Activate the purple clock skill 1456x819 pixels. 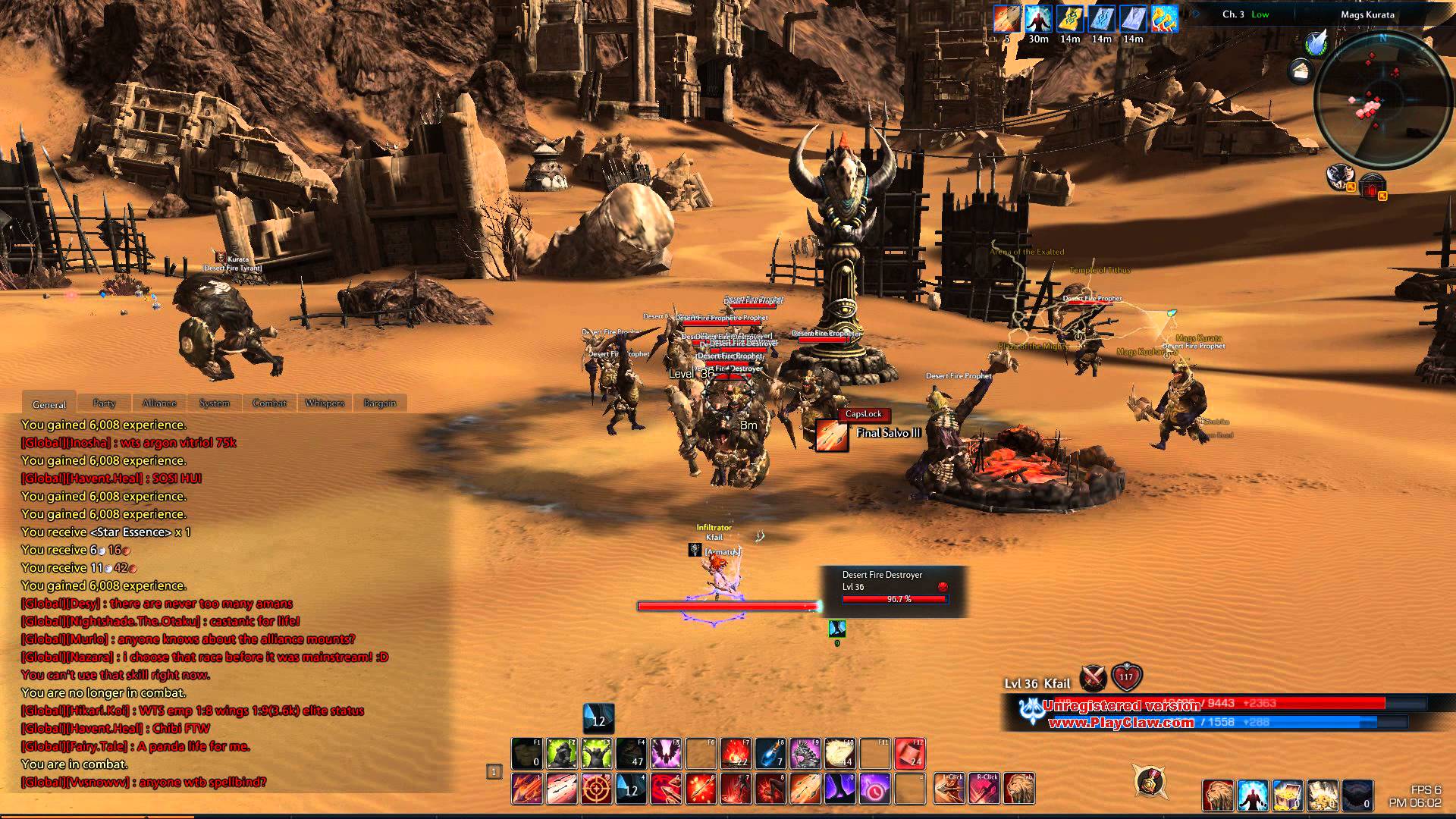click(874, 789)
